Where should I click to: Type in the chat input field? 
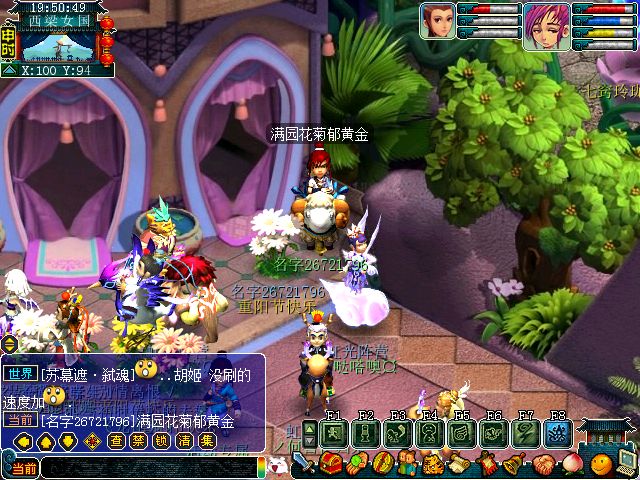pyautogui.click(x=148, y=468)
